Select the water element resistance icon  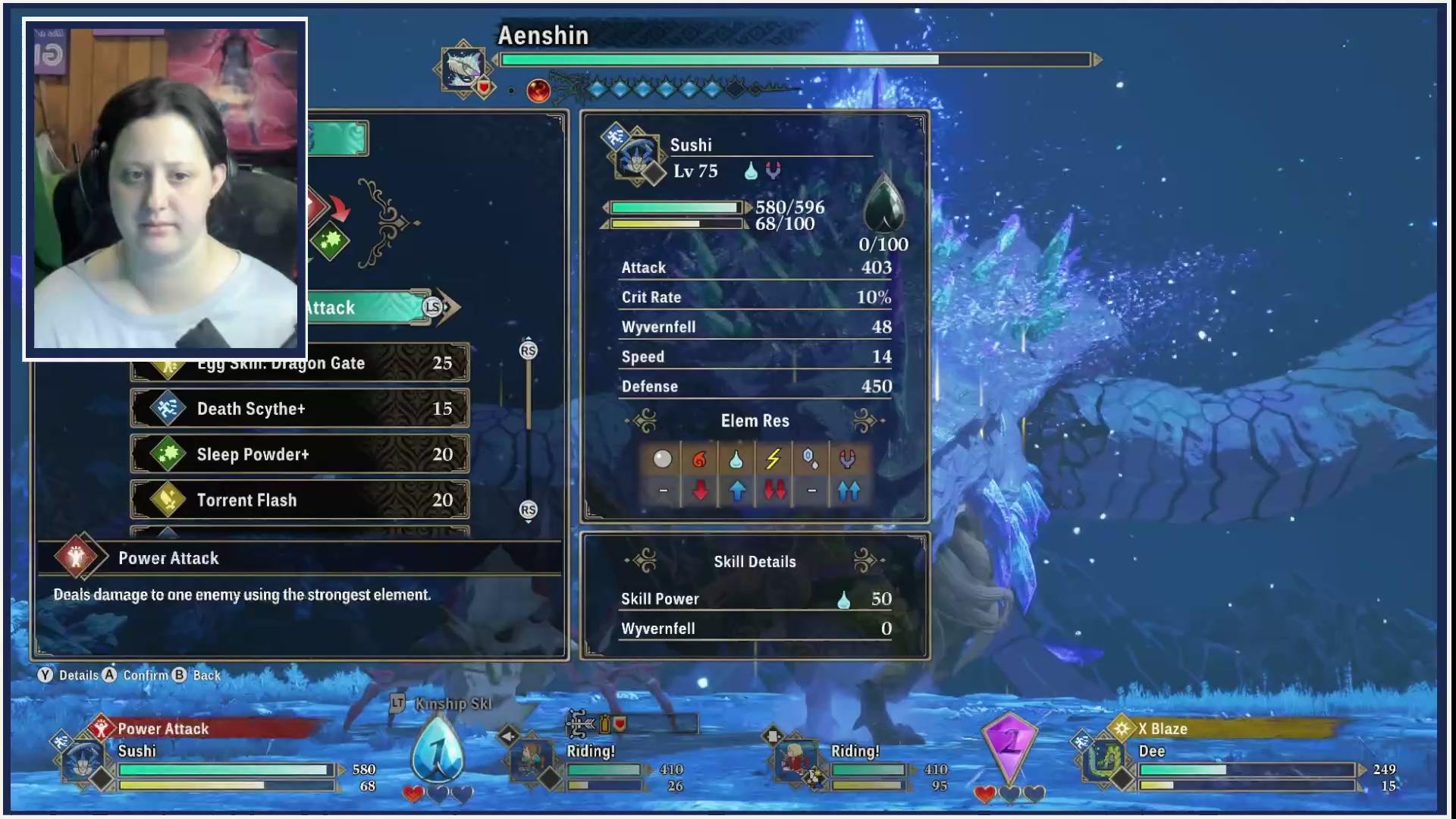[x=736, y=460]
